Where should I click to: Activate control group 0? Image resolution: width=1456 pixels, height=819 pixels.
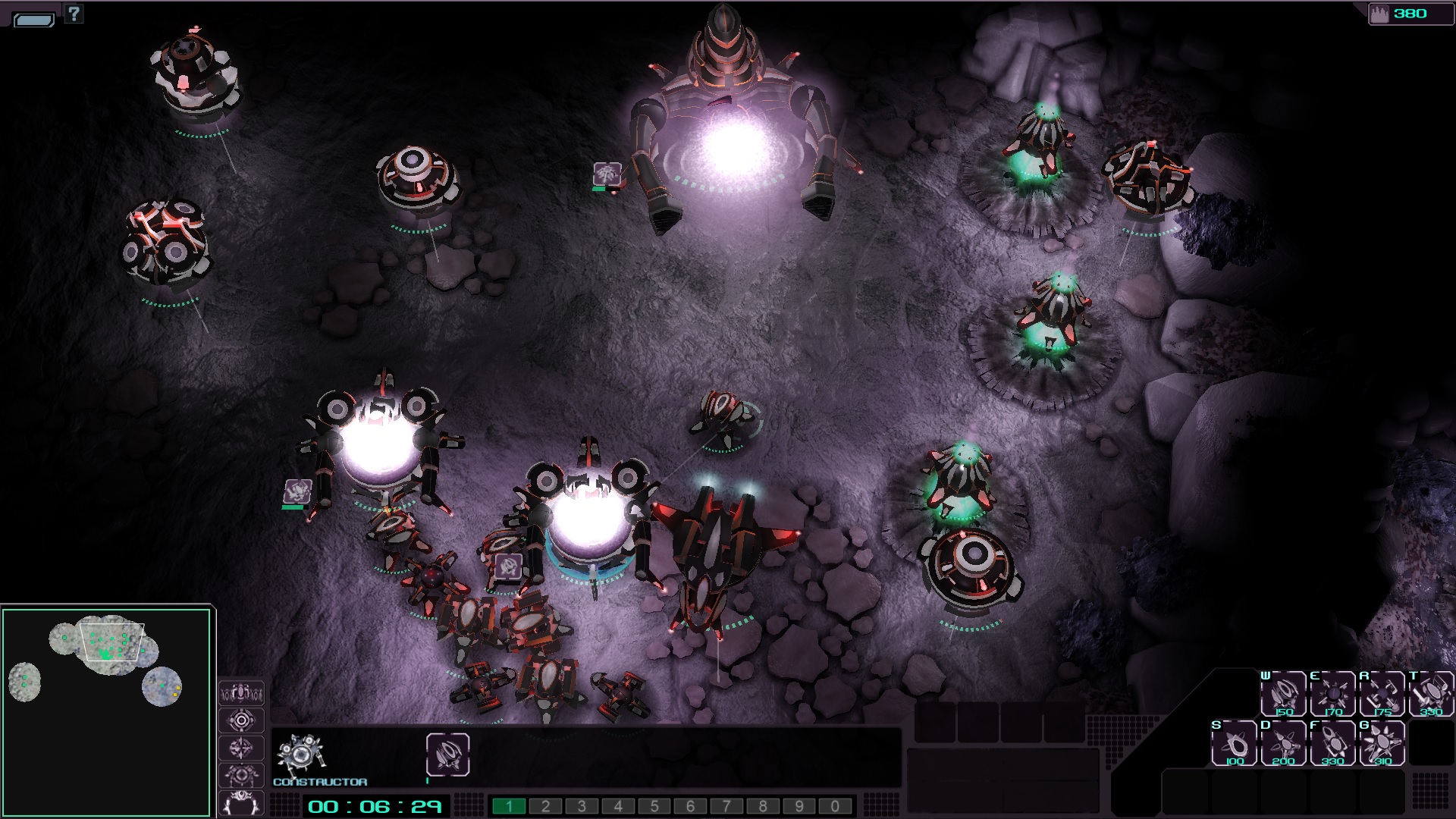[x=835, y=806]
